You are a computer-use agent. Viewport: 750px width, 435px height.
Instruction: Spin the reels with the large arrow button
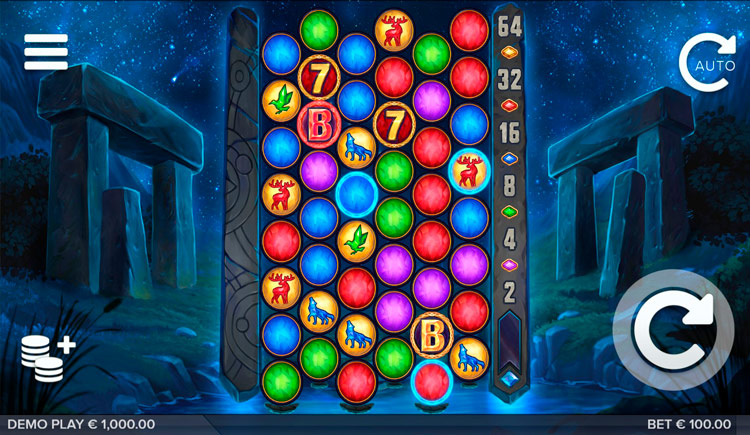[x=673, y=331]
